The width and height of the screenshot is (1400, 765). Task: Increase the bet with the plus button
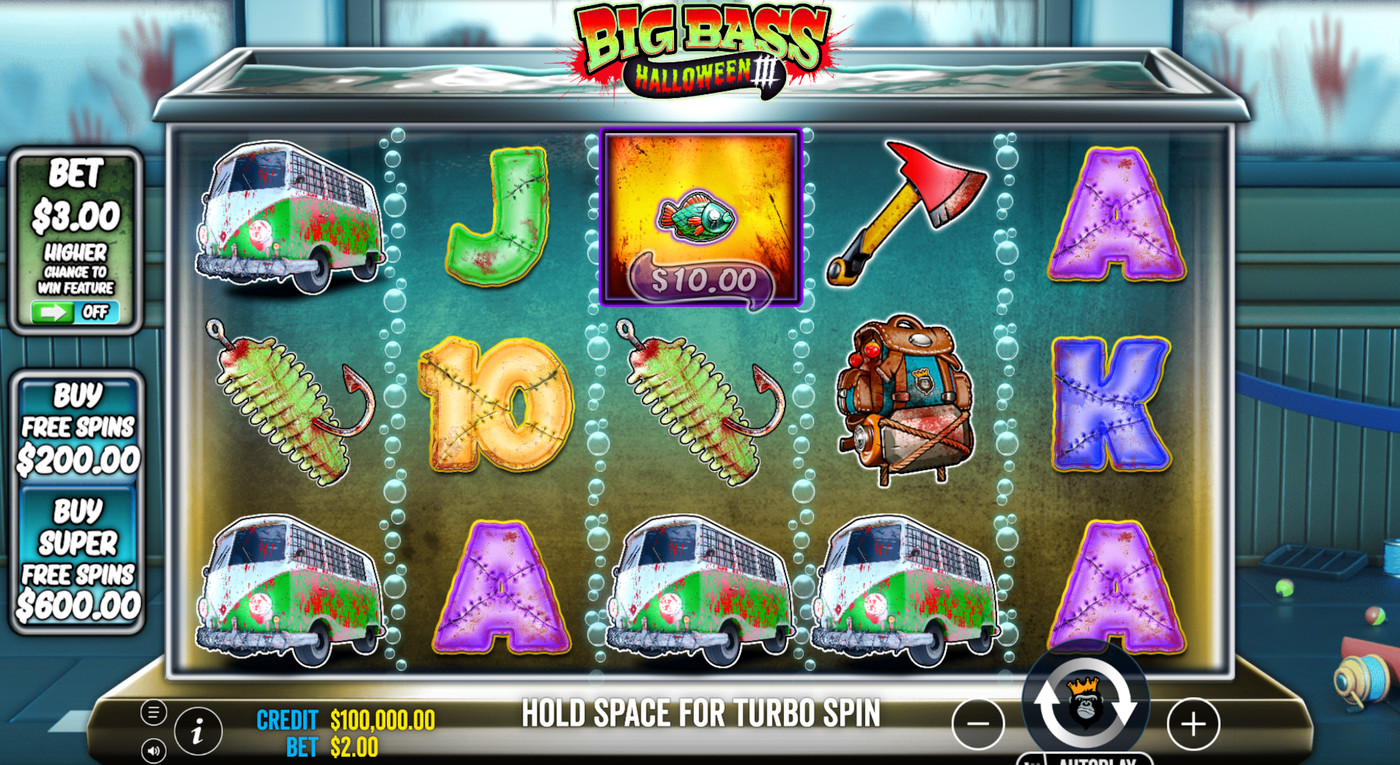tap(1193, 724)
